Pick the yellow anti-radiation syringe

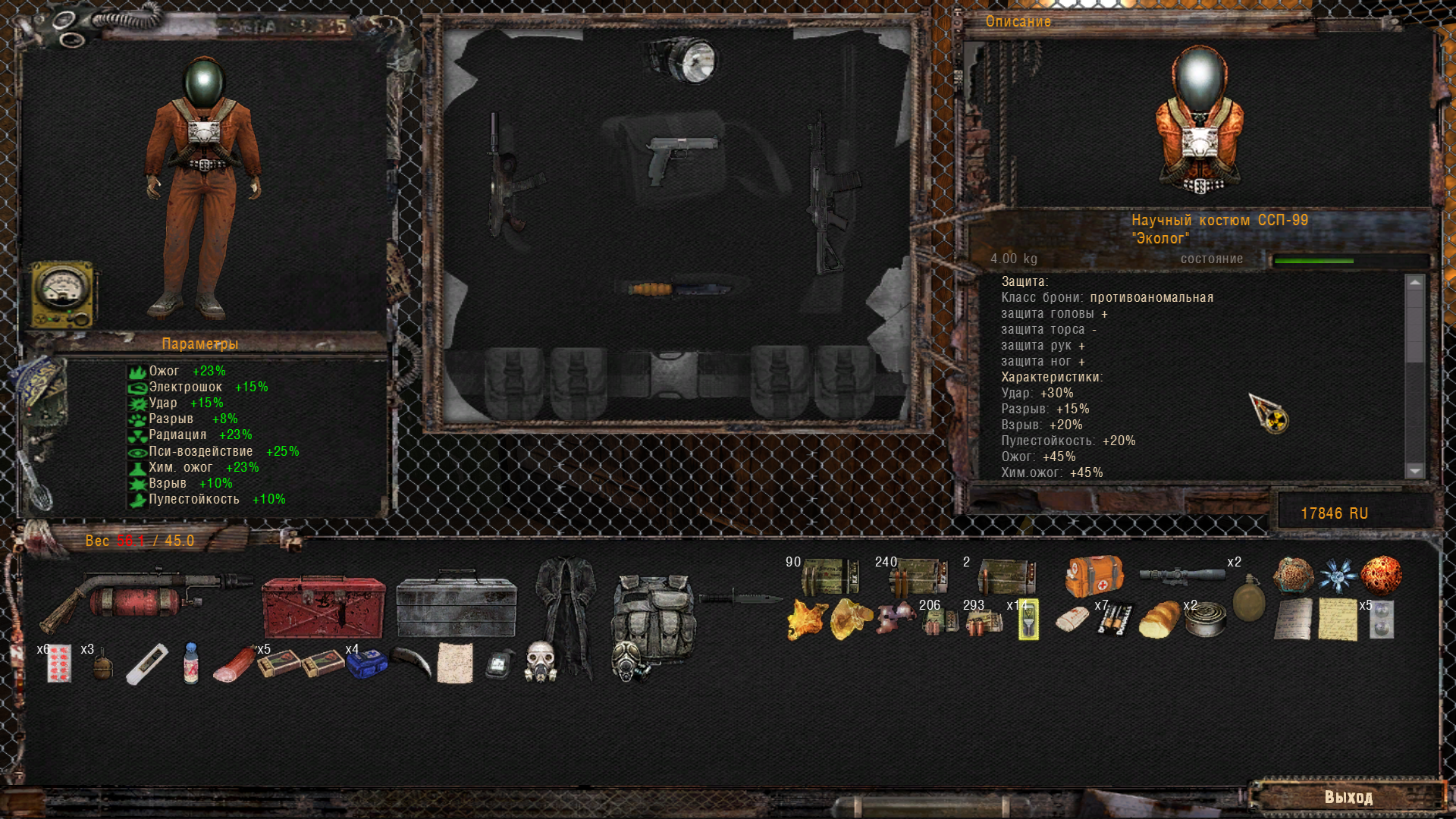[1028, 620]
